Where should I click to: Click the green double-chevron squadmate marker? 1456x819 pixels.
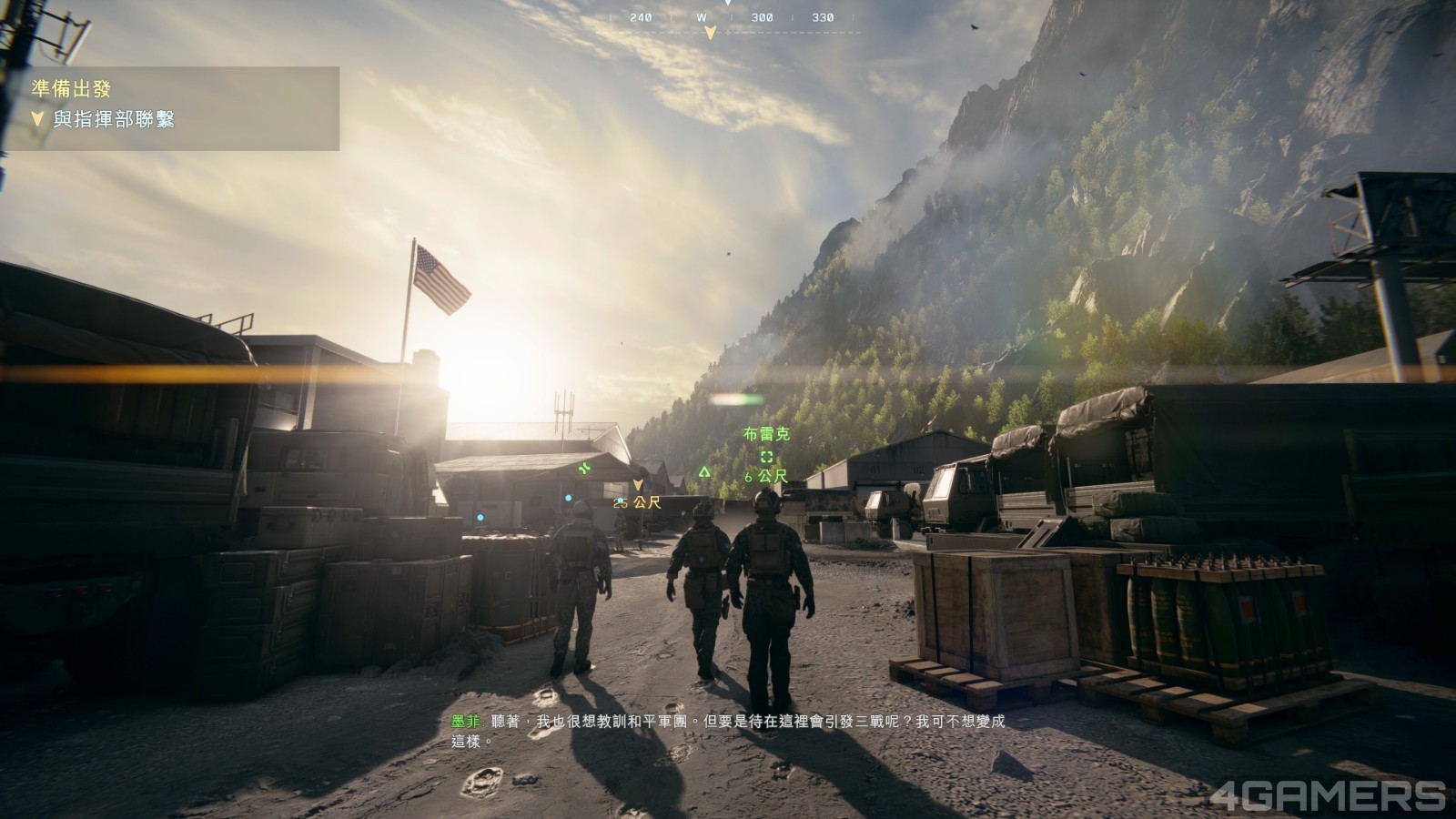(583, 469)
